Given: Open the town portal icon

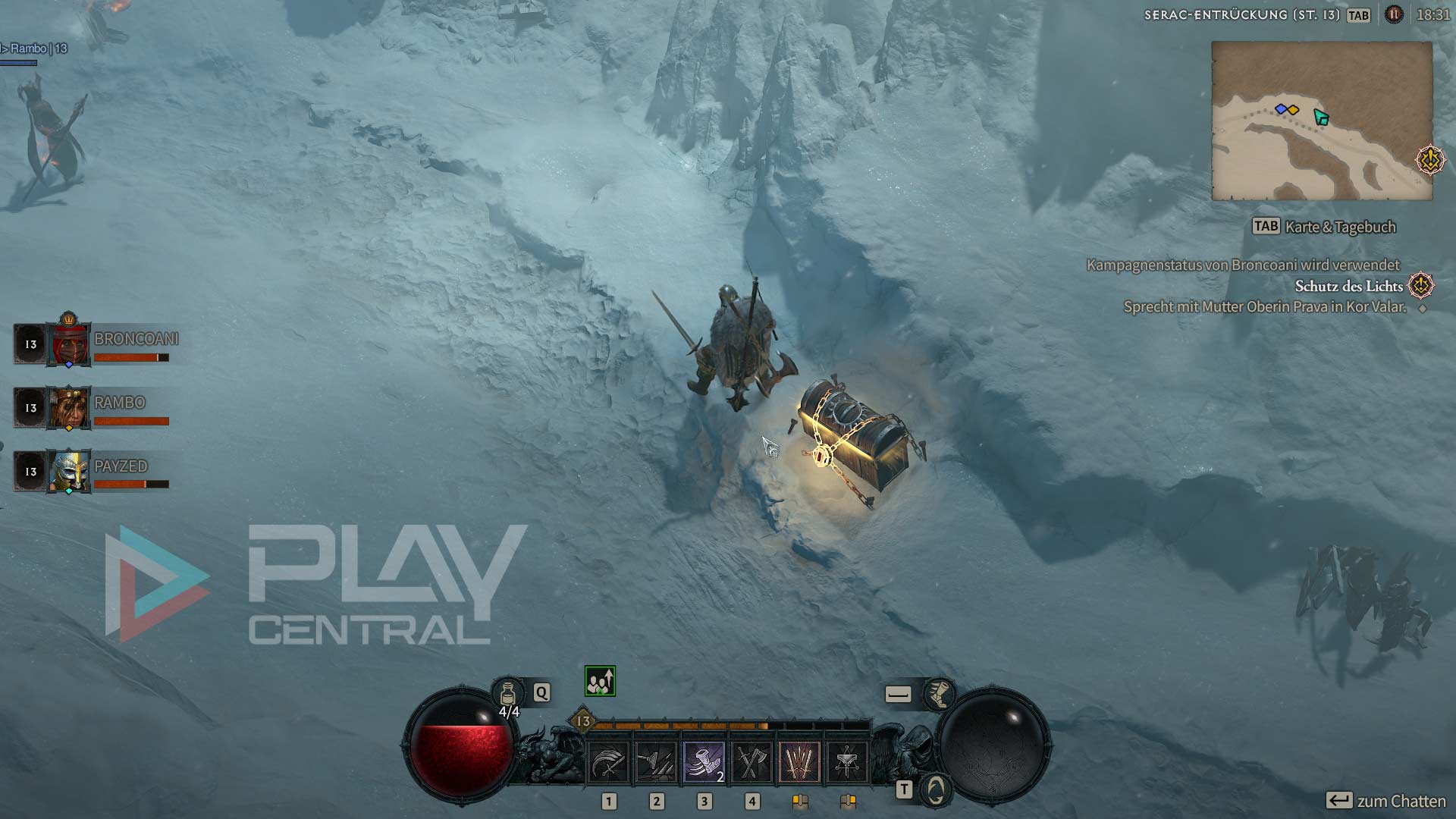Looking at the screenshot, I should [937, 790].
